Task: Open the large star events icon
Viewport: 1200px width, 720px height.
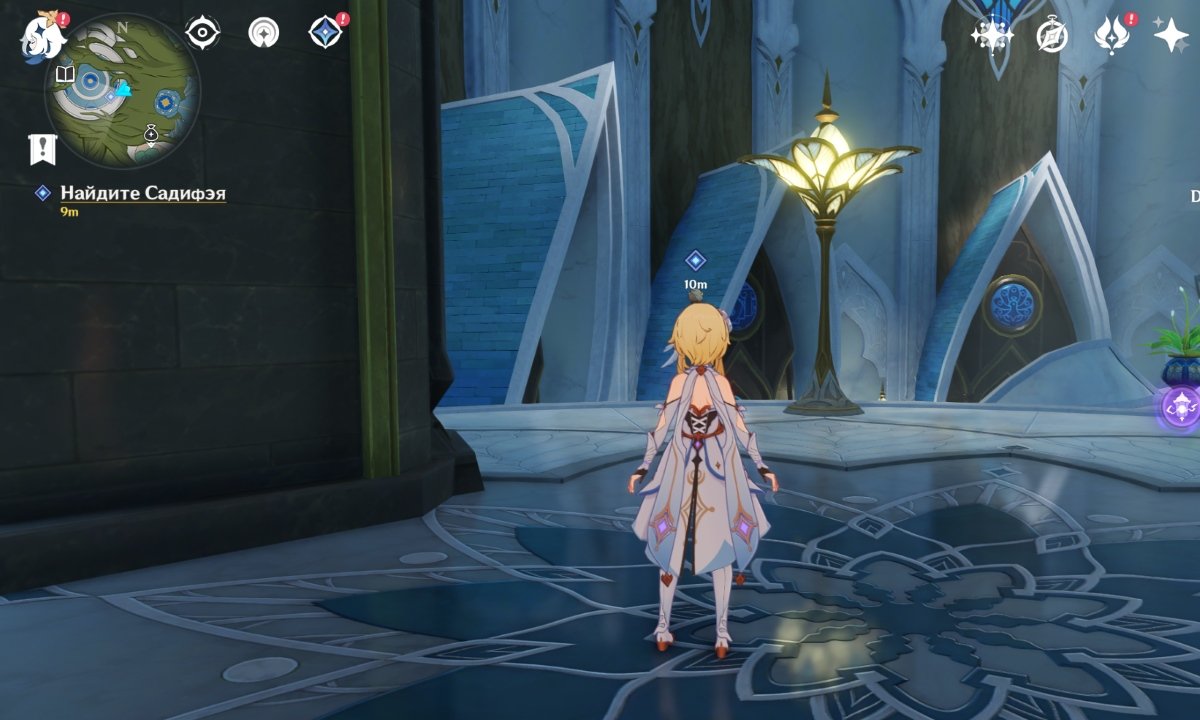Action: tap(1170, 36)
